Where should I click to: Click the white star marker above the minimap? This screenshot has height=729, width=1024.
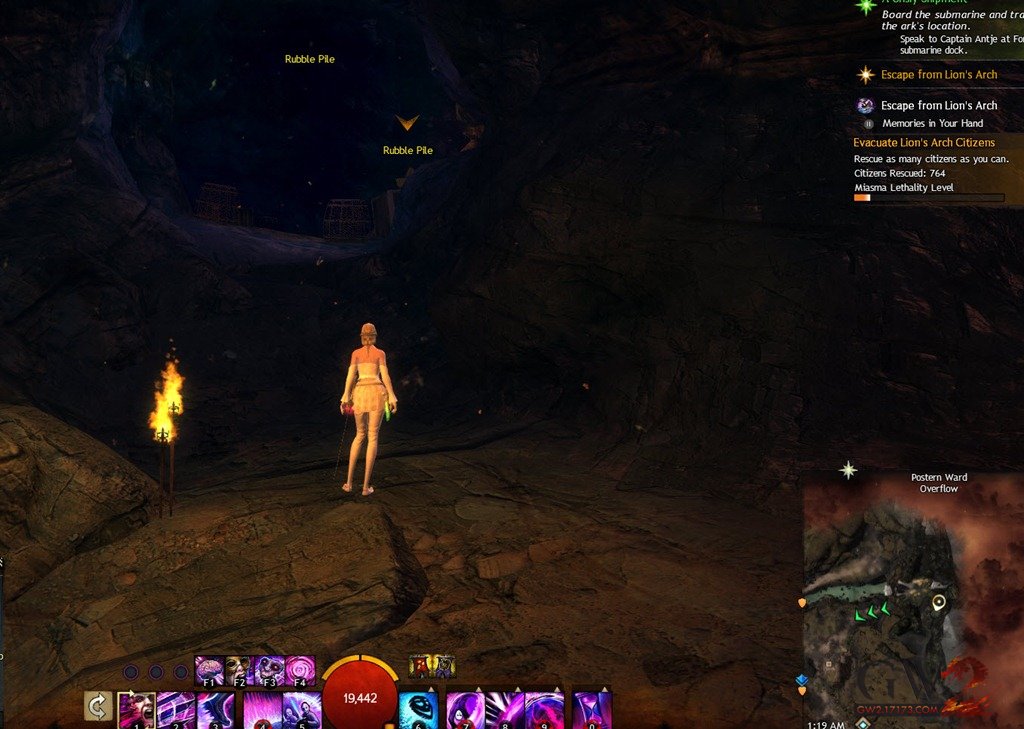[x=848, y=469]
